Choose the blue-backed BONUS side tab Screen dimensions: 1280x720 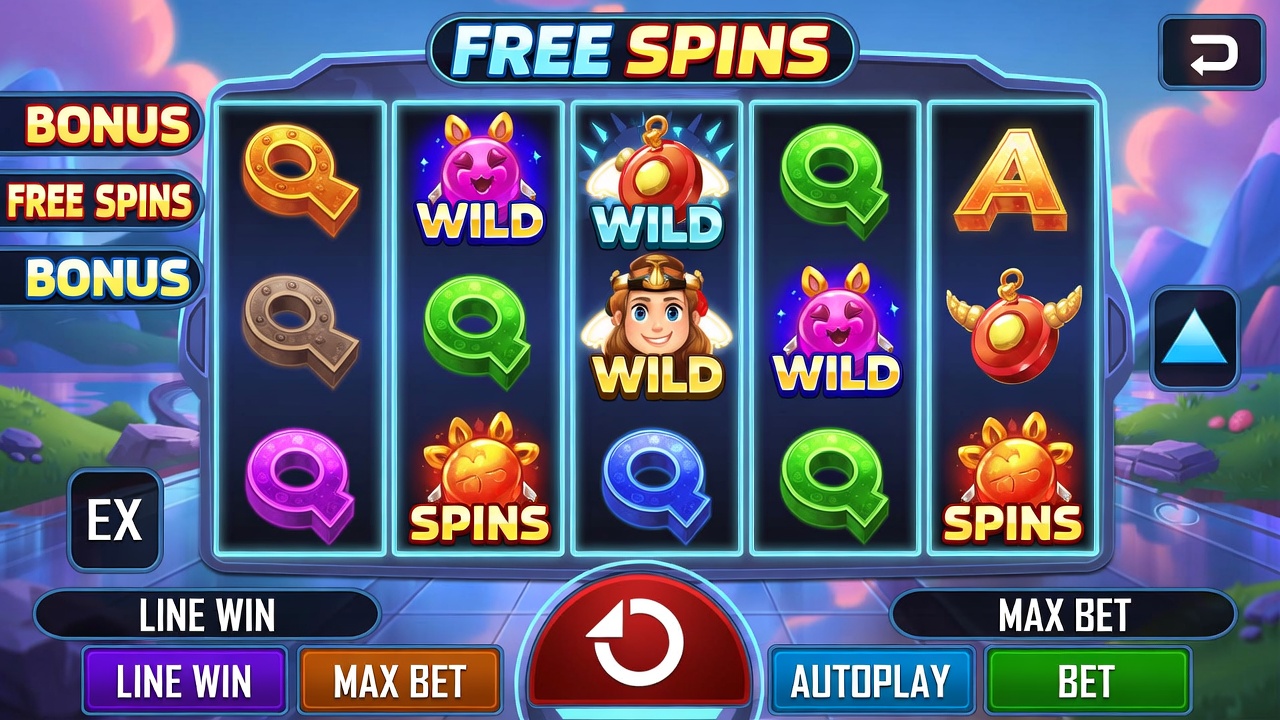(105, 277)
